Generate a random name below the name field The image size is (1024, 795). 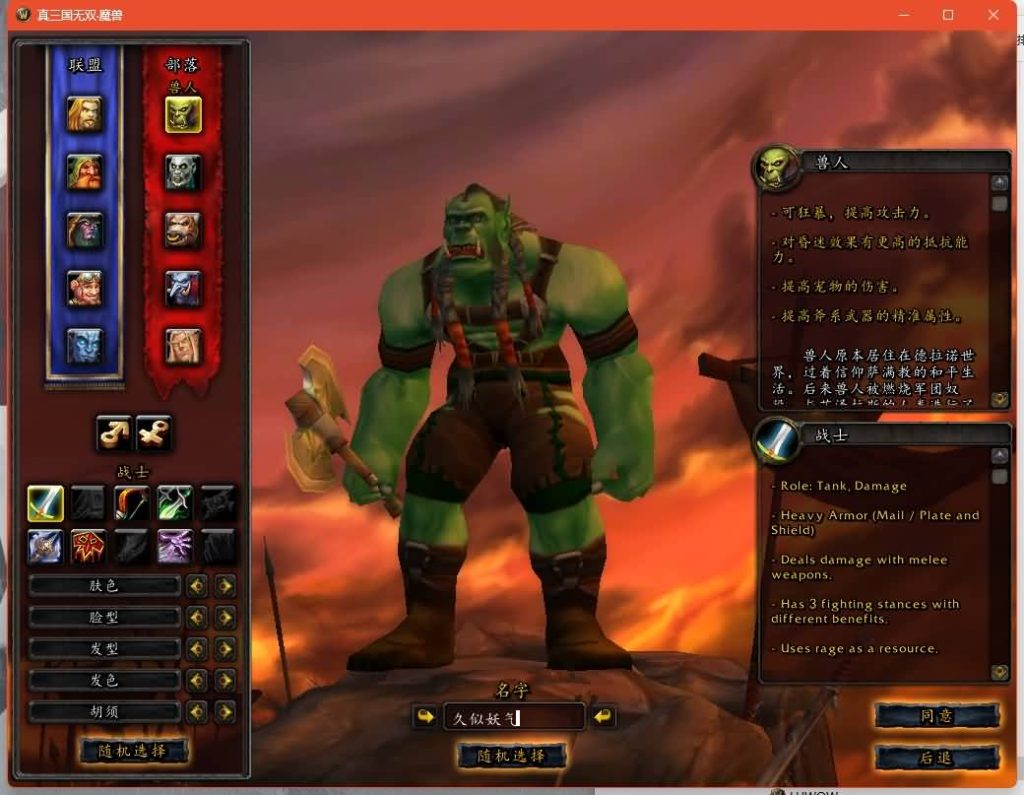point(512,756)
